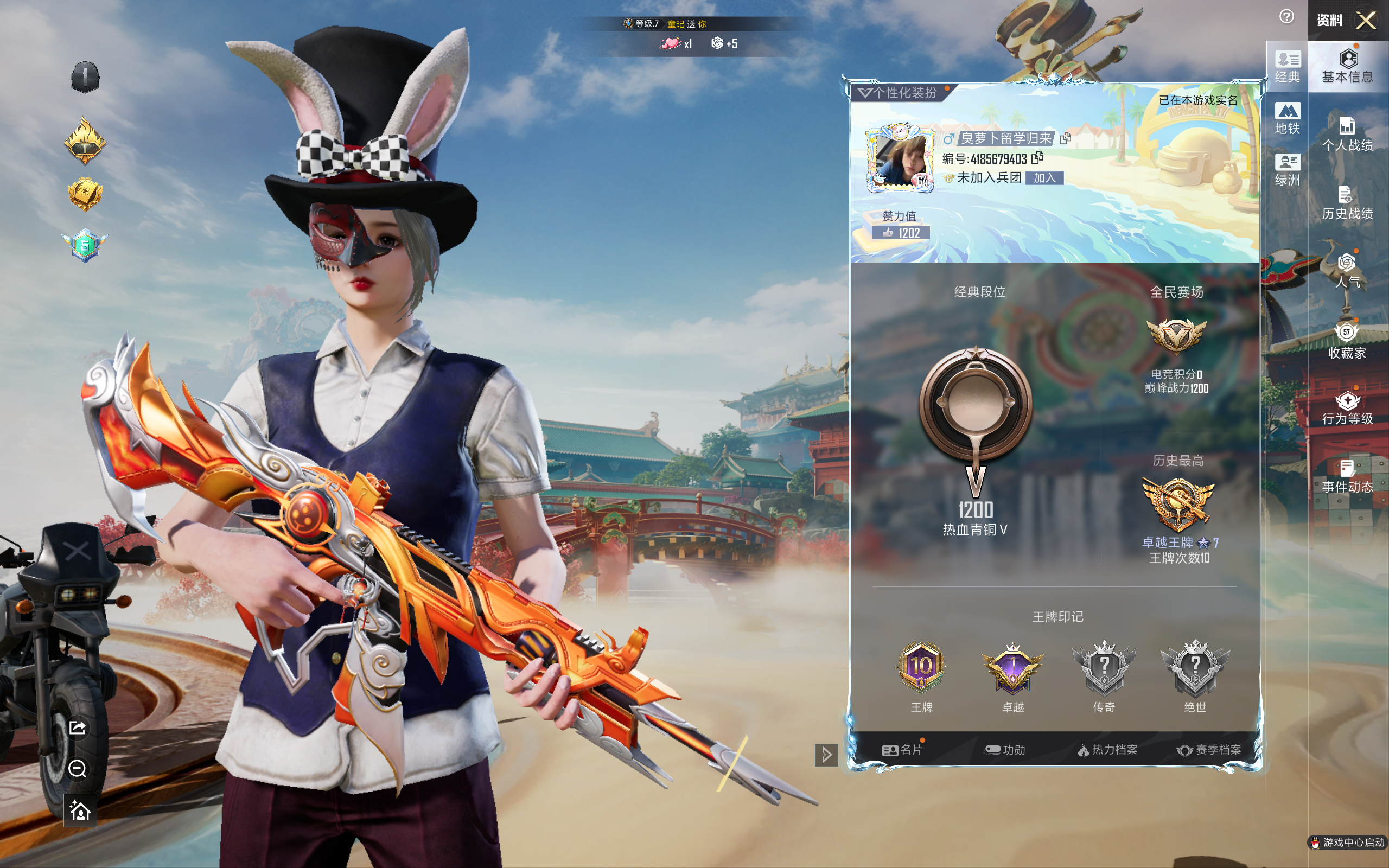Close the profile screen with the X
1389x868 pixels.
coord(1366,21)
